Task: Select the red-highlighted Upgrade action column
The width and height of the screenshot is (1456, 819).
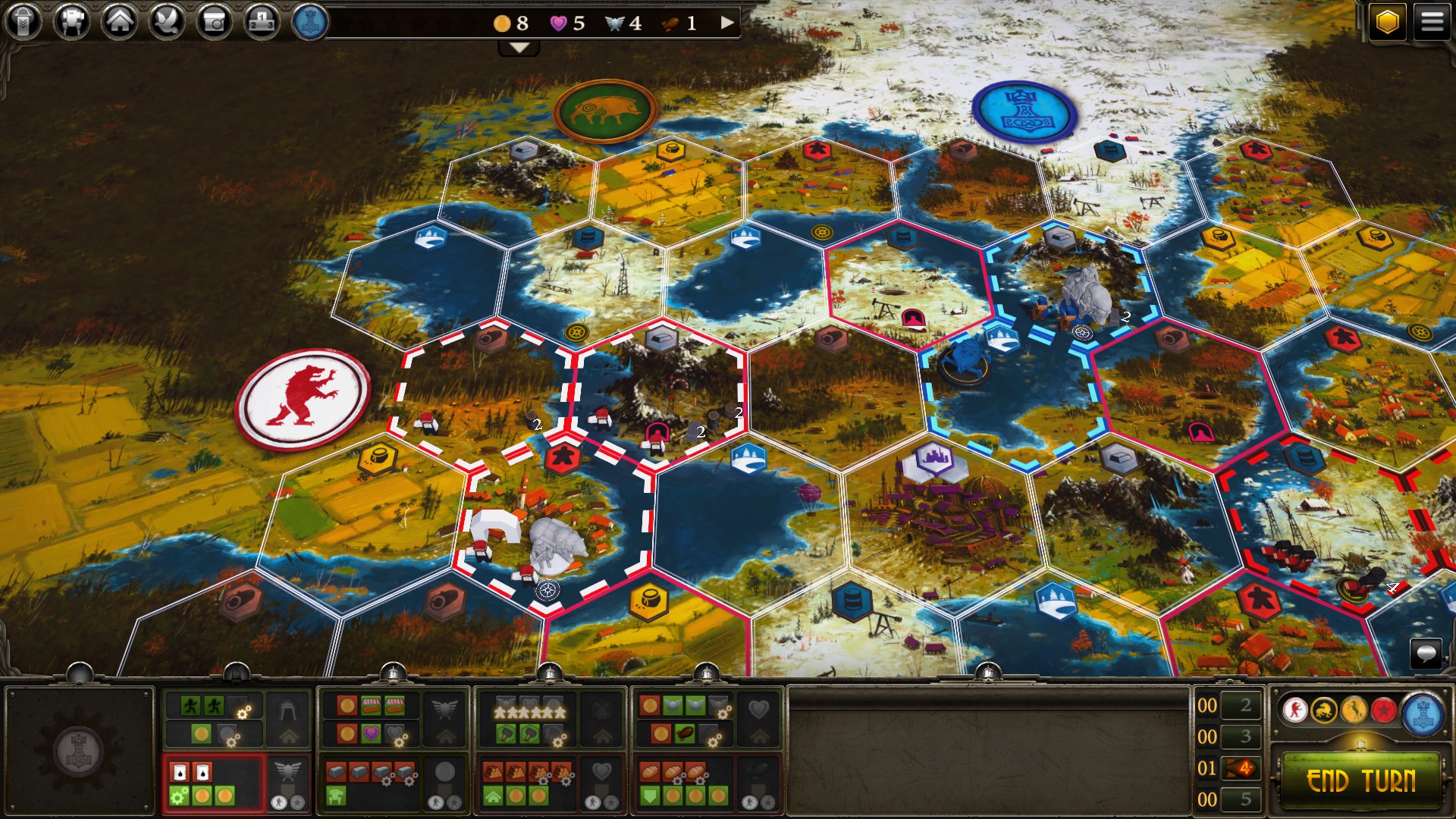Action: [213, 781]
